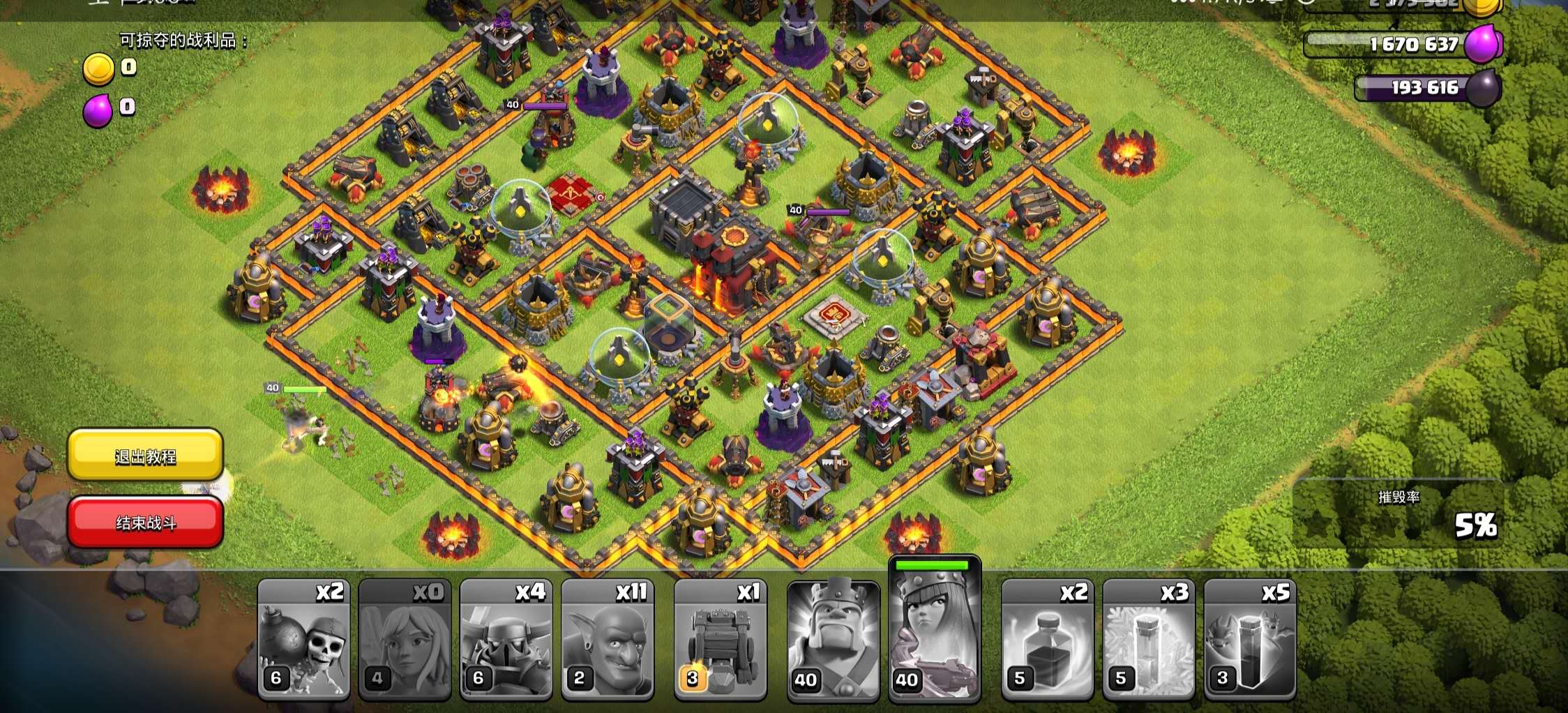
Task: Tap the red 结束战斗 end battle button
Action: coord(145,522)
